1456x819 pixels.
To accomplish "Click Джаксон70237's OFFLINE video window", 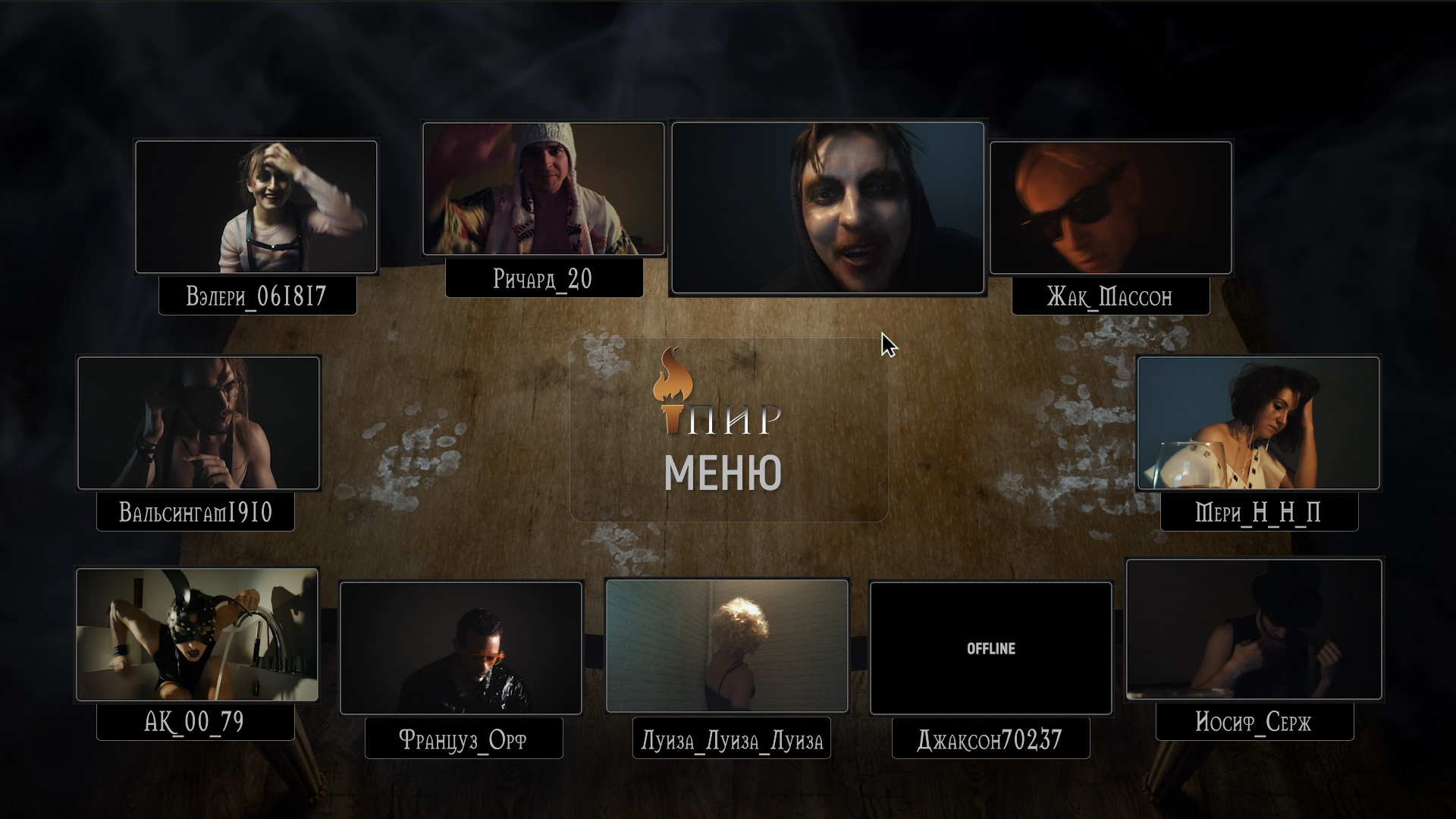I will (990, 648).
